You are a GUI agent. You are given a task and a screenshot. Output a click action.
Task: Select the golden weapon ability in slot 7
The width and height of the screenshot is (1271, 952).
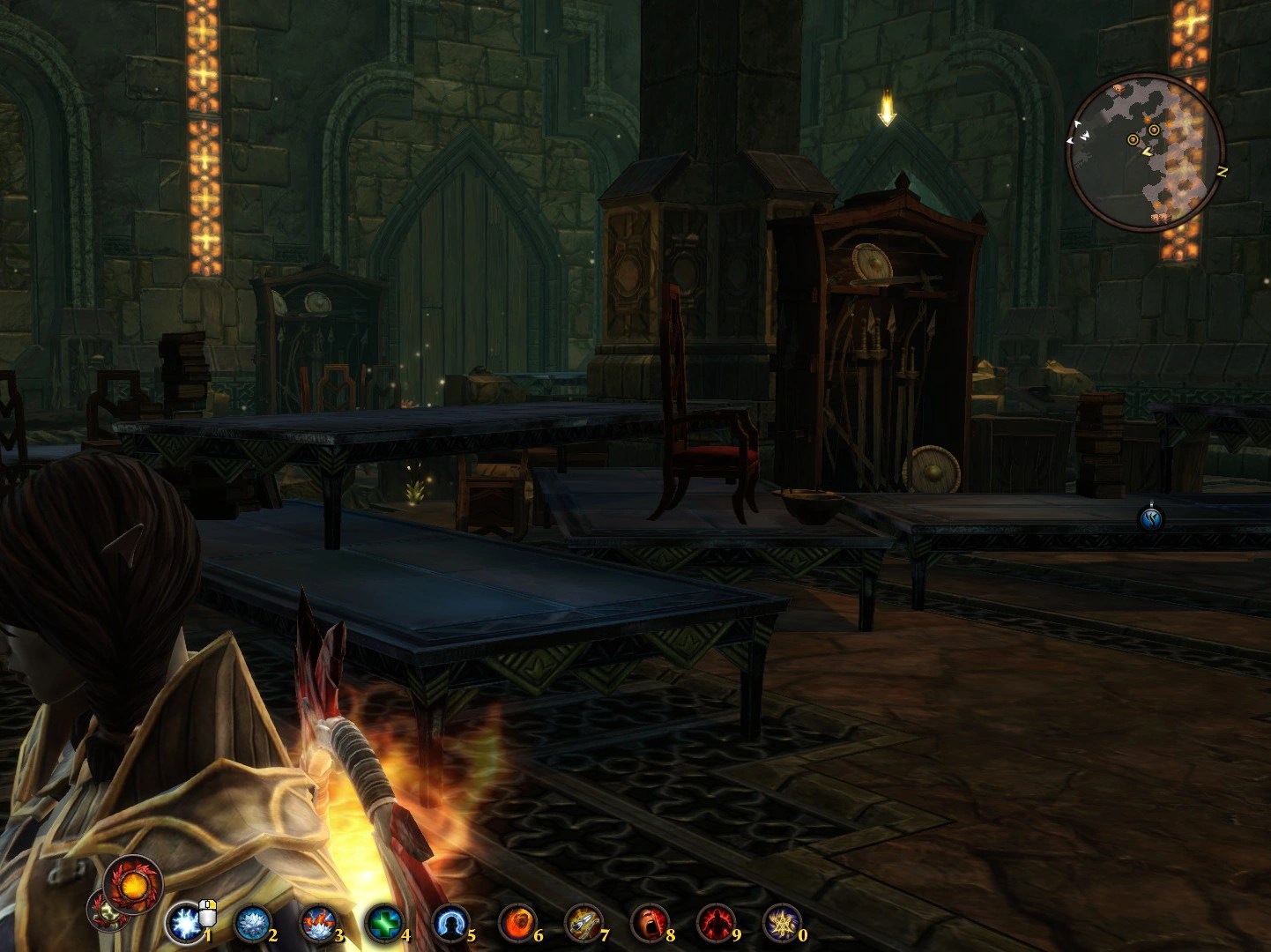[583, 924]
